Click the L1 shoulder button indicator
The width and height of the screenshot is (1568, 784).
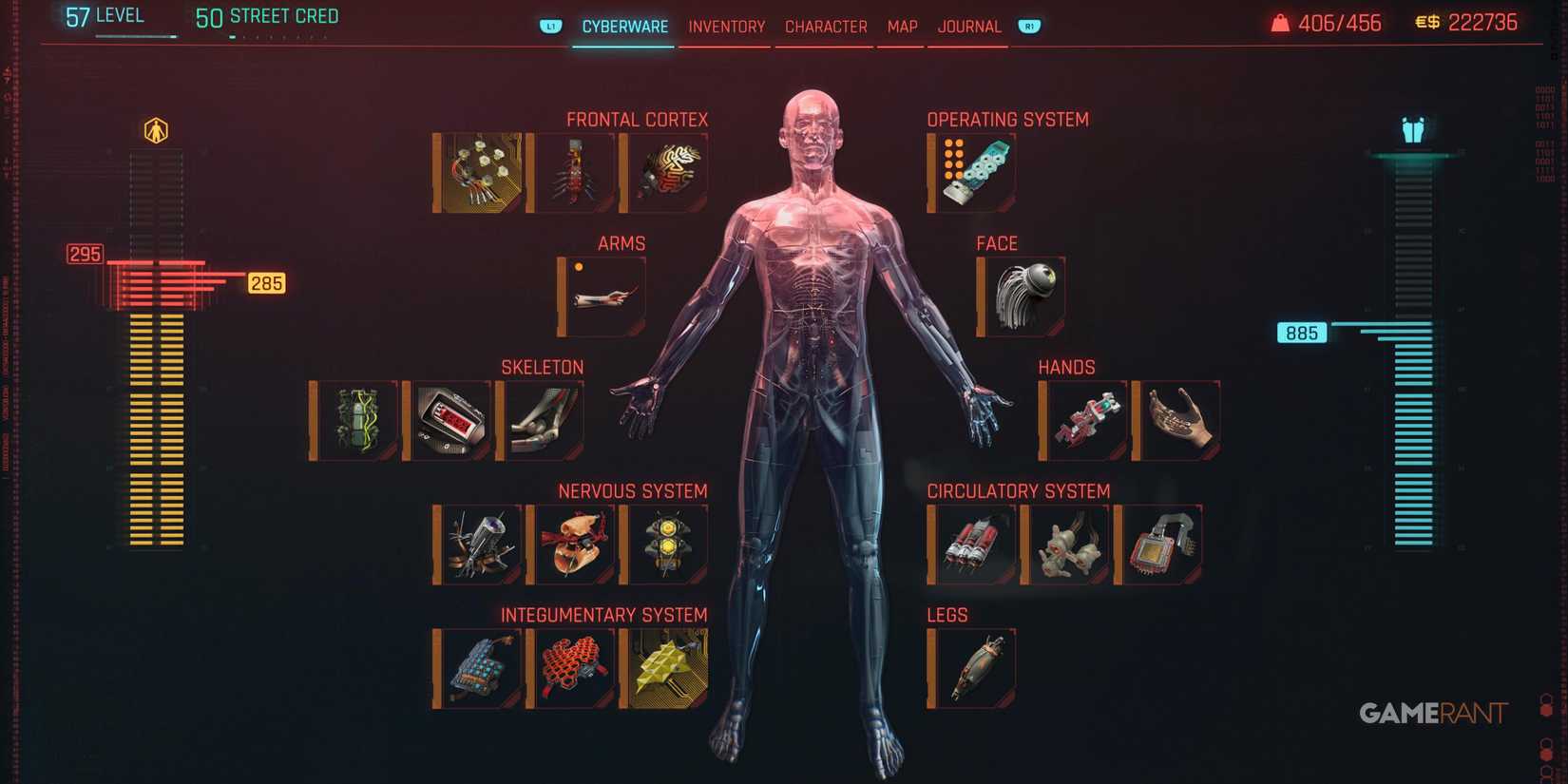click(549, 27)
